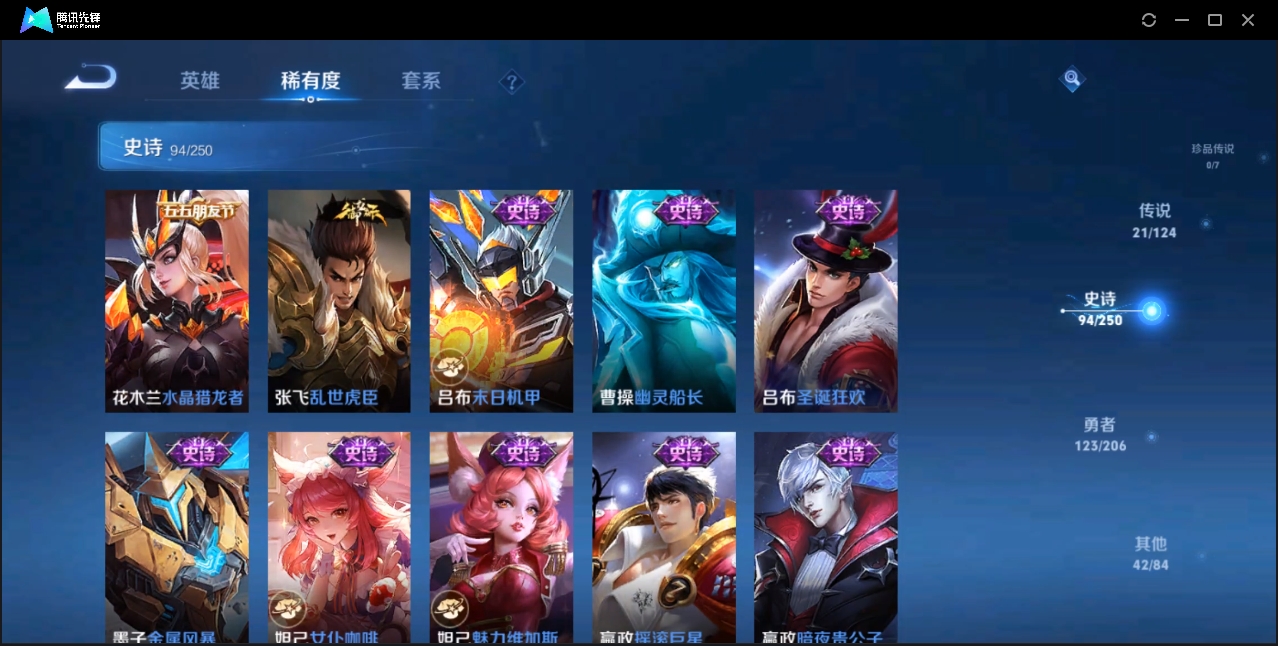Show help via the question mark icon
Viewport: 1278px width, 646px height.
pos(511,82)
